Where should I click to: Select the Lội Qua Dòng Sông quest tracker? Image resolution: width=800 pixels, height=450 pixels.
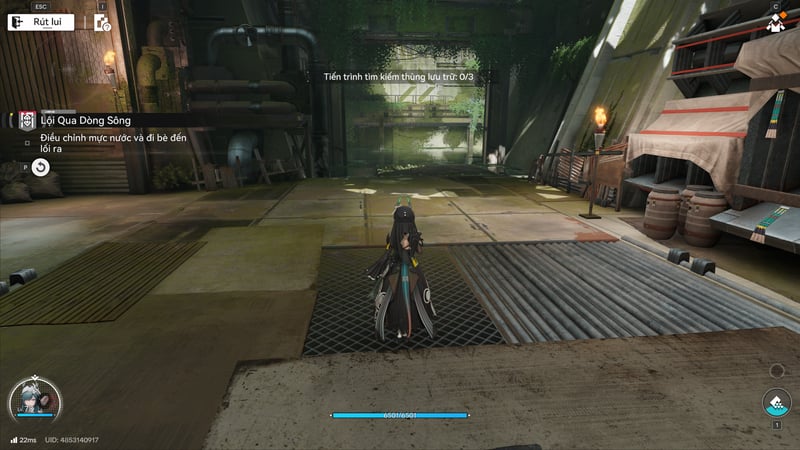(x=86, y=121)
